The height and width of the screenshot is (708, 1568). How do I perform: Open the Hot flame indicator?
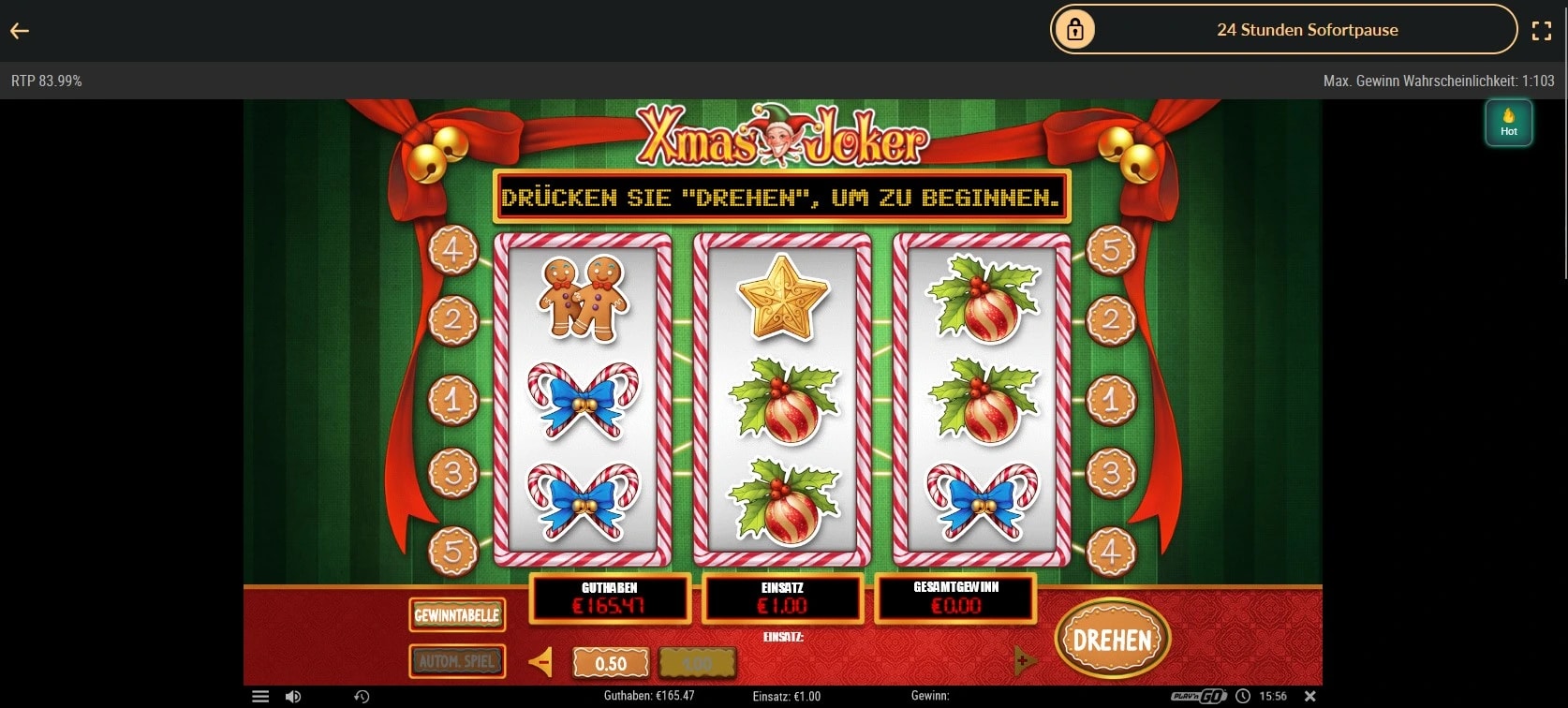coord(1508,123)
